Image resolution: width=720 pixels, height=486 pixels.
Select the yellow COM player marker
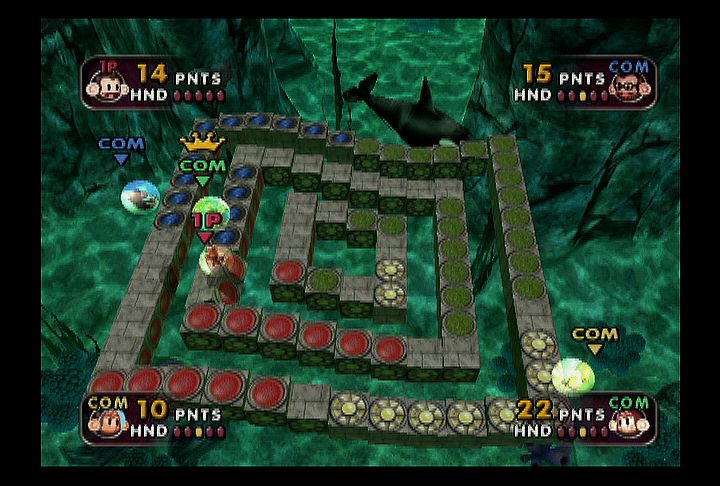pos(595,338)
